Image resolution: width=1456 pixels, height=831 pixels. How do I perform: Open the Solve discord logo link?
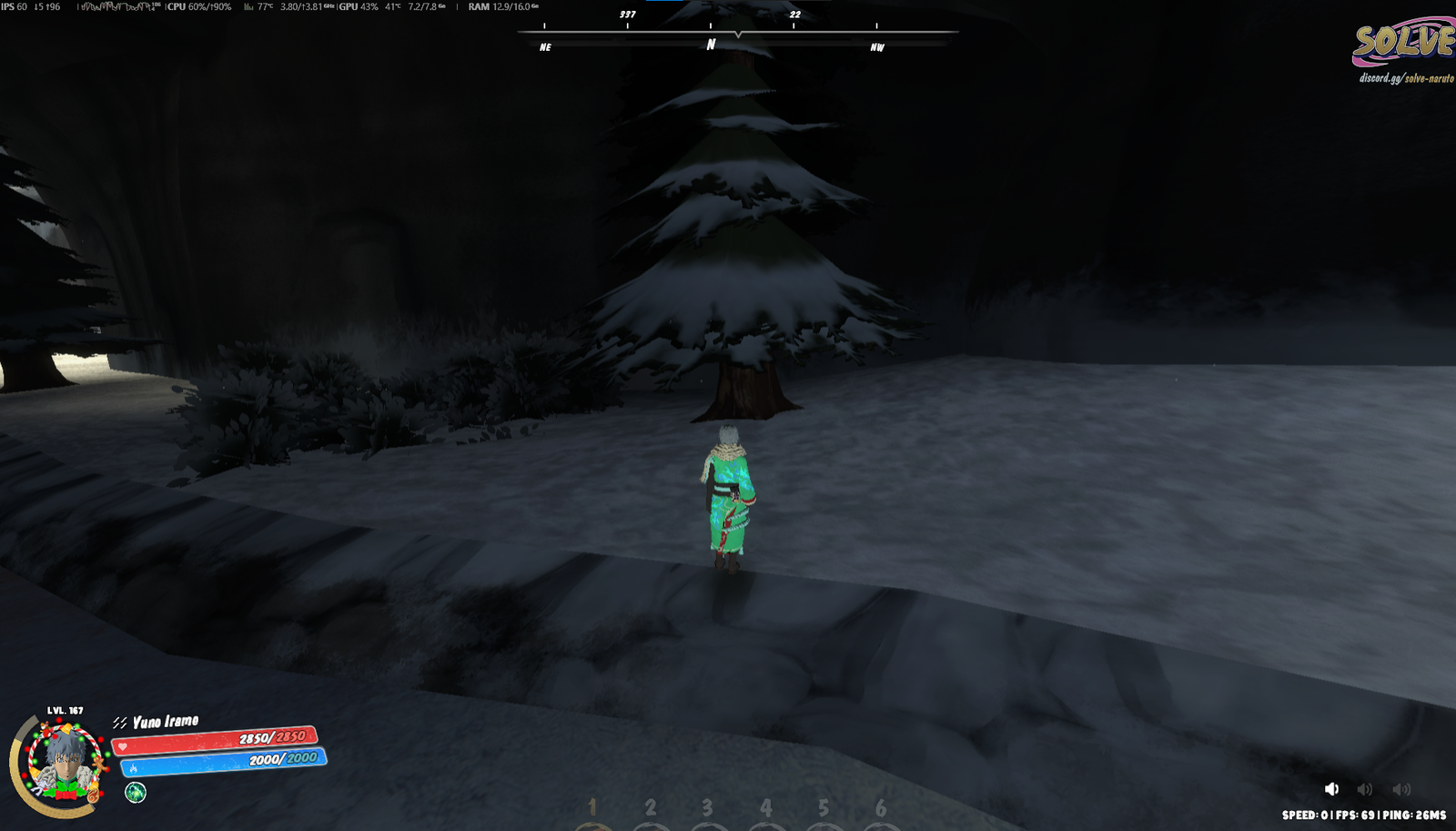[x=1404, y=50]
